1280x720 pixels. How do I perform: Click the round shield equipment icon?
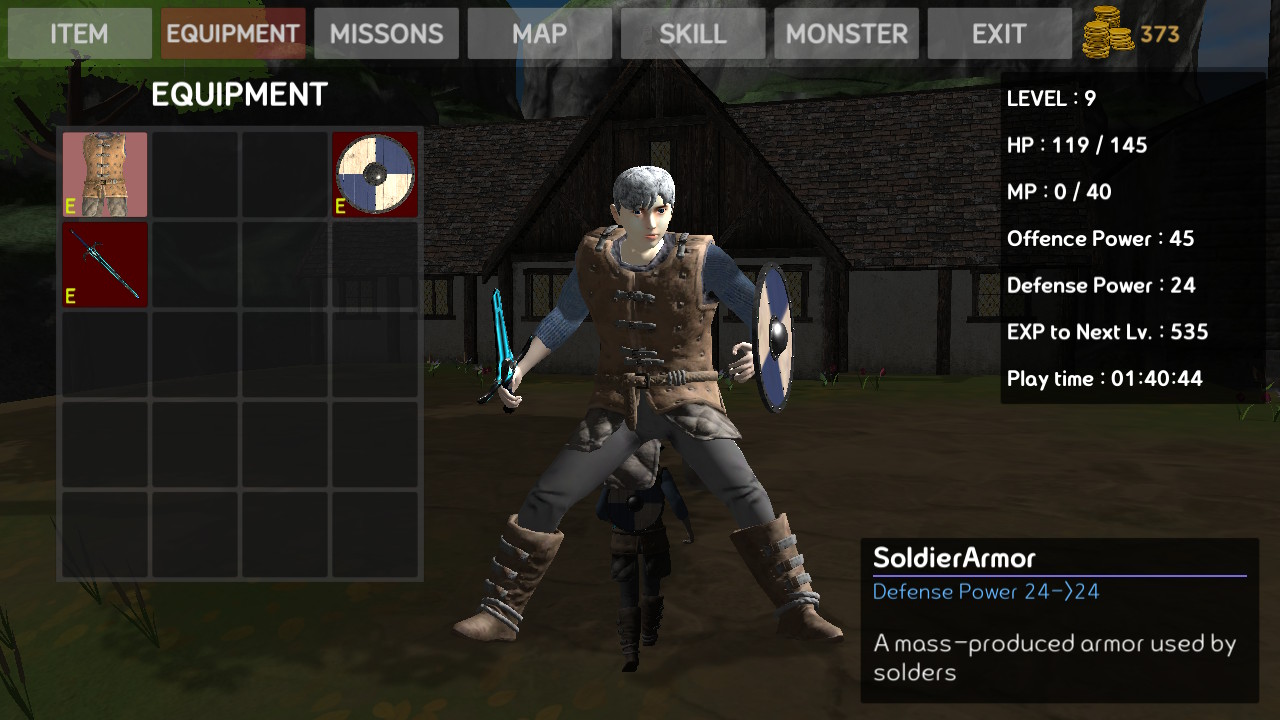(x=374, y=174)
